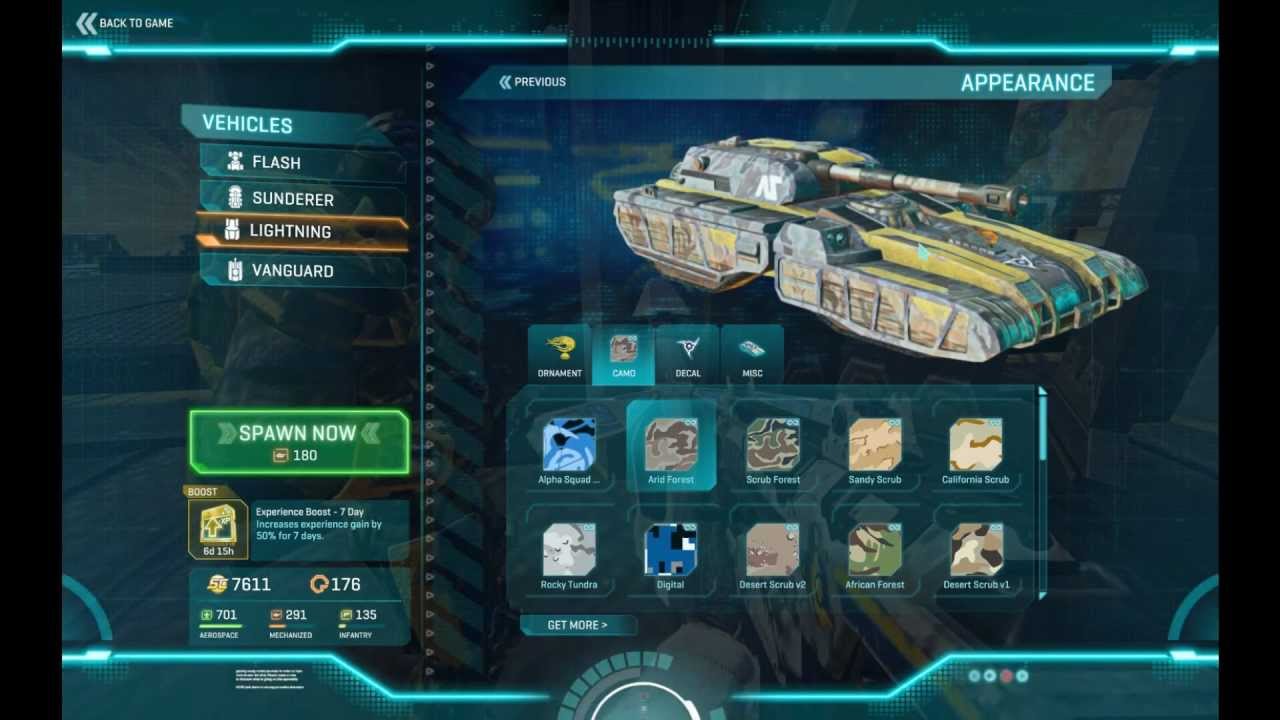Select the Misc category icon

[x=751, y=348]
